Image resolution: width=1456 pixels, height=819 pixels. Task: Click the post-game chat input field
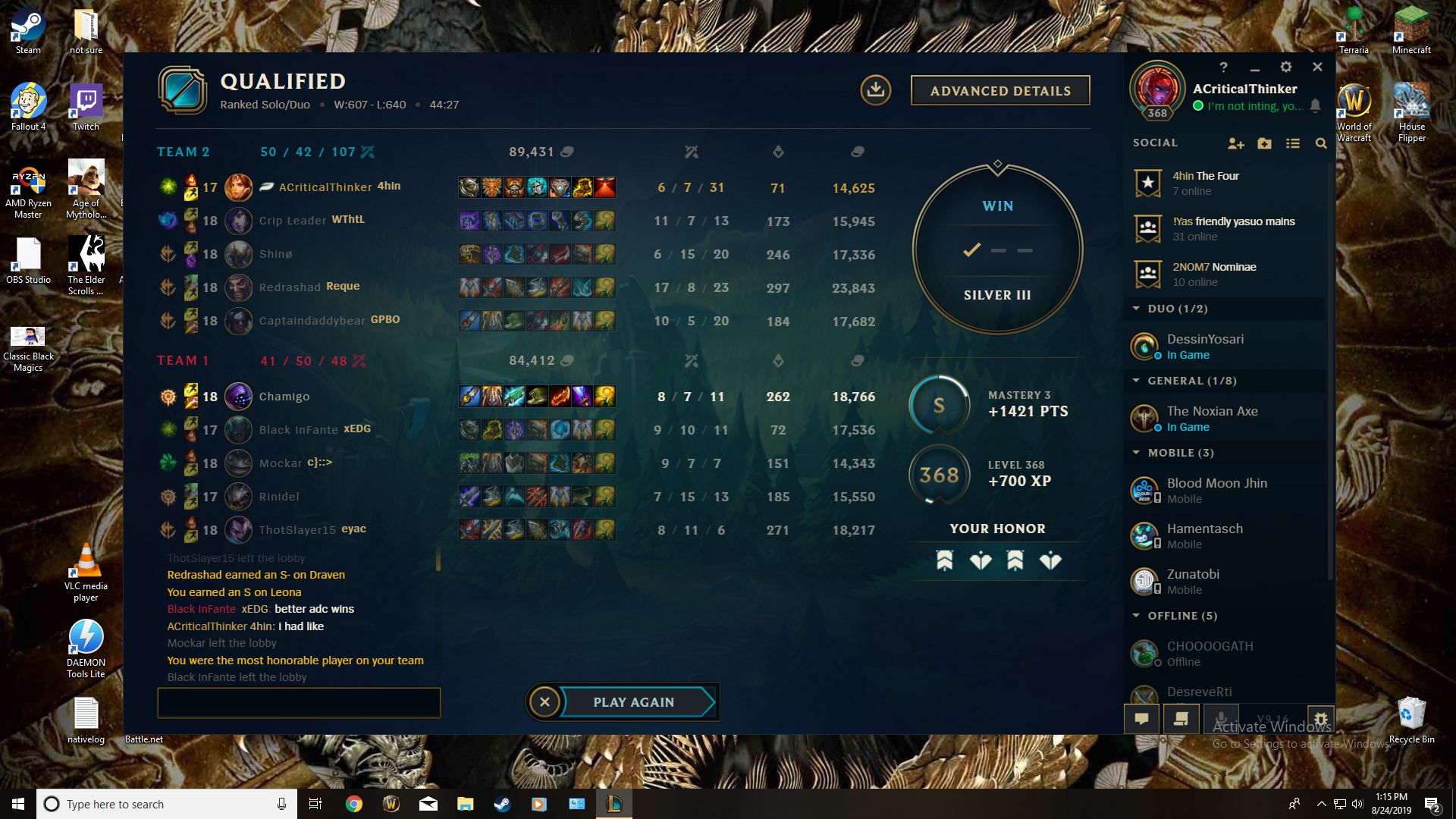298,703
